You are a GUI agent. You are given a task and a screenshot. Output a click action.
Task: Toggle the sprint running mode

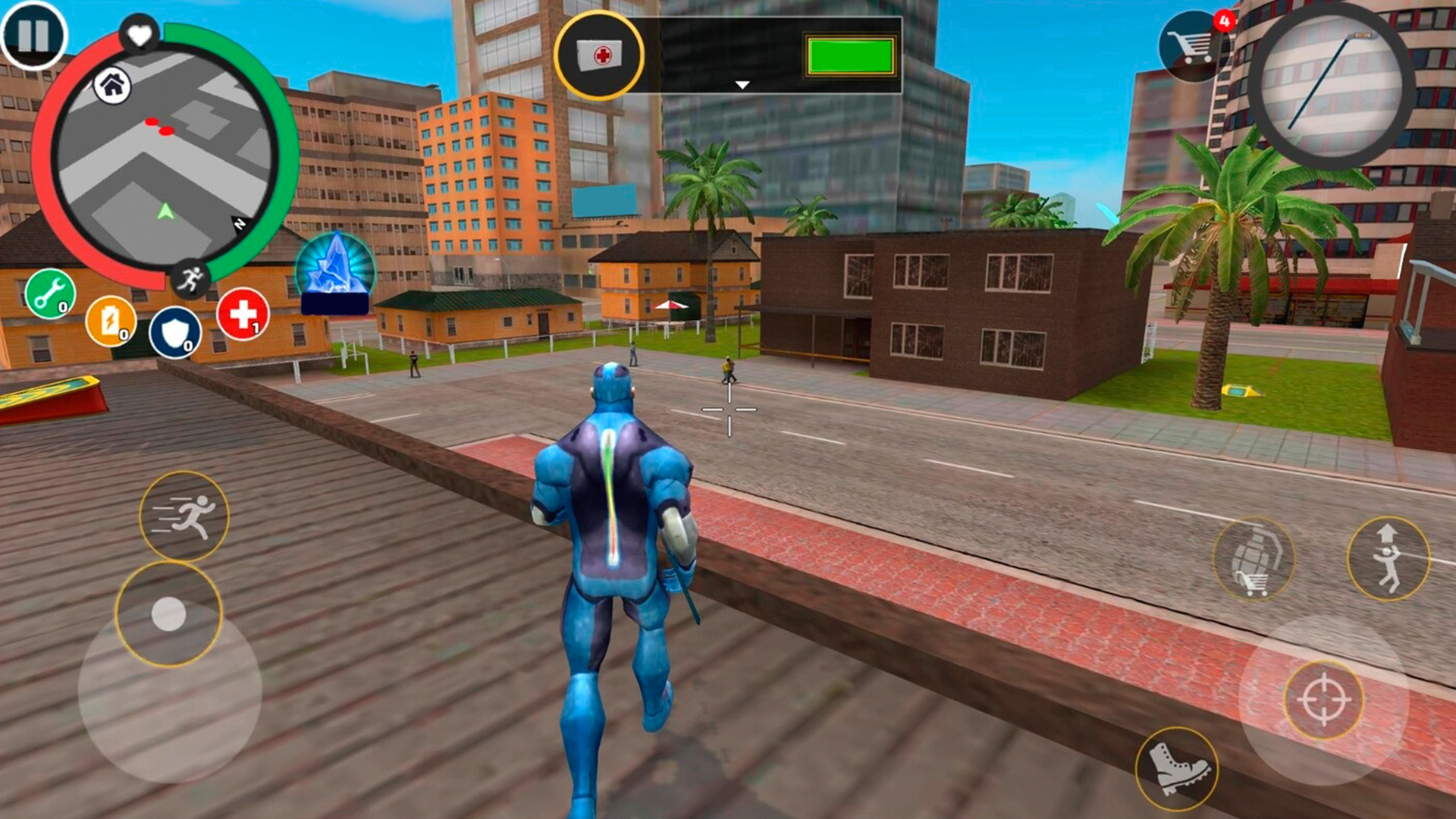tap(184, 513)
